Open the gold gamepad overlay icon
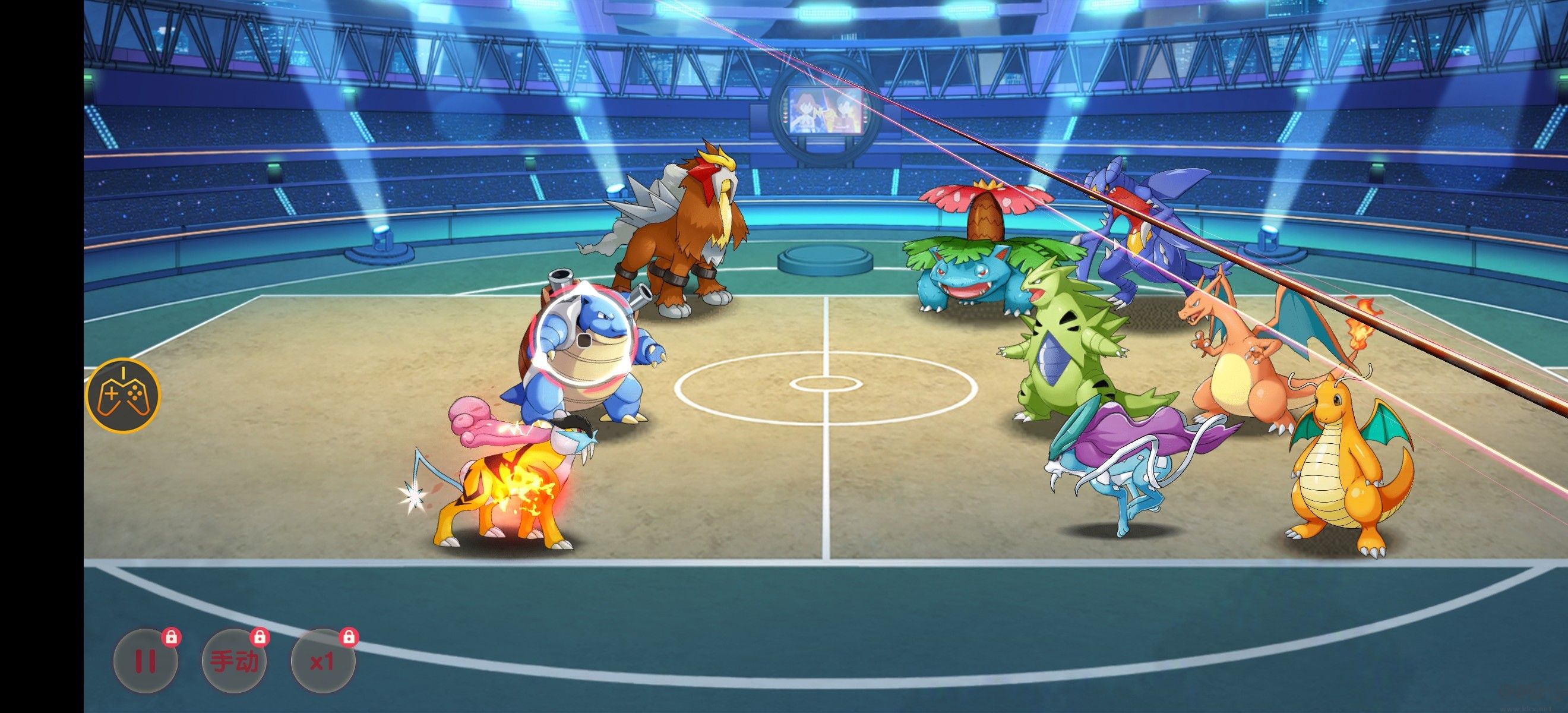This screenshot has width=1568, height=713. click(x=124, y=395)
